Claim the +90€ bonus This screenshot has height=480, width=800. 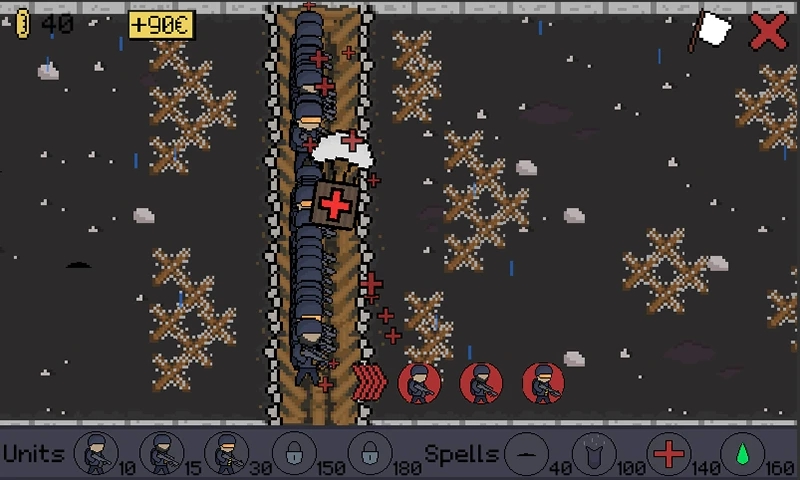[x=161, y=24]
